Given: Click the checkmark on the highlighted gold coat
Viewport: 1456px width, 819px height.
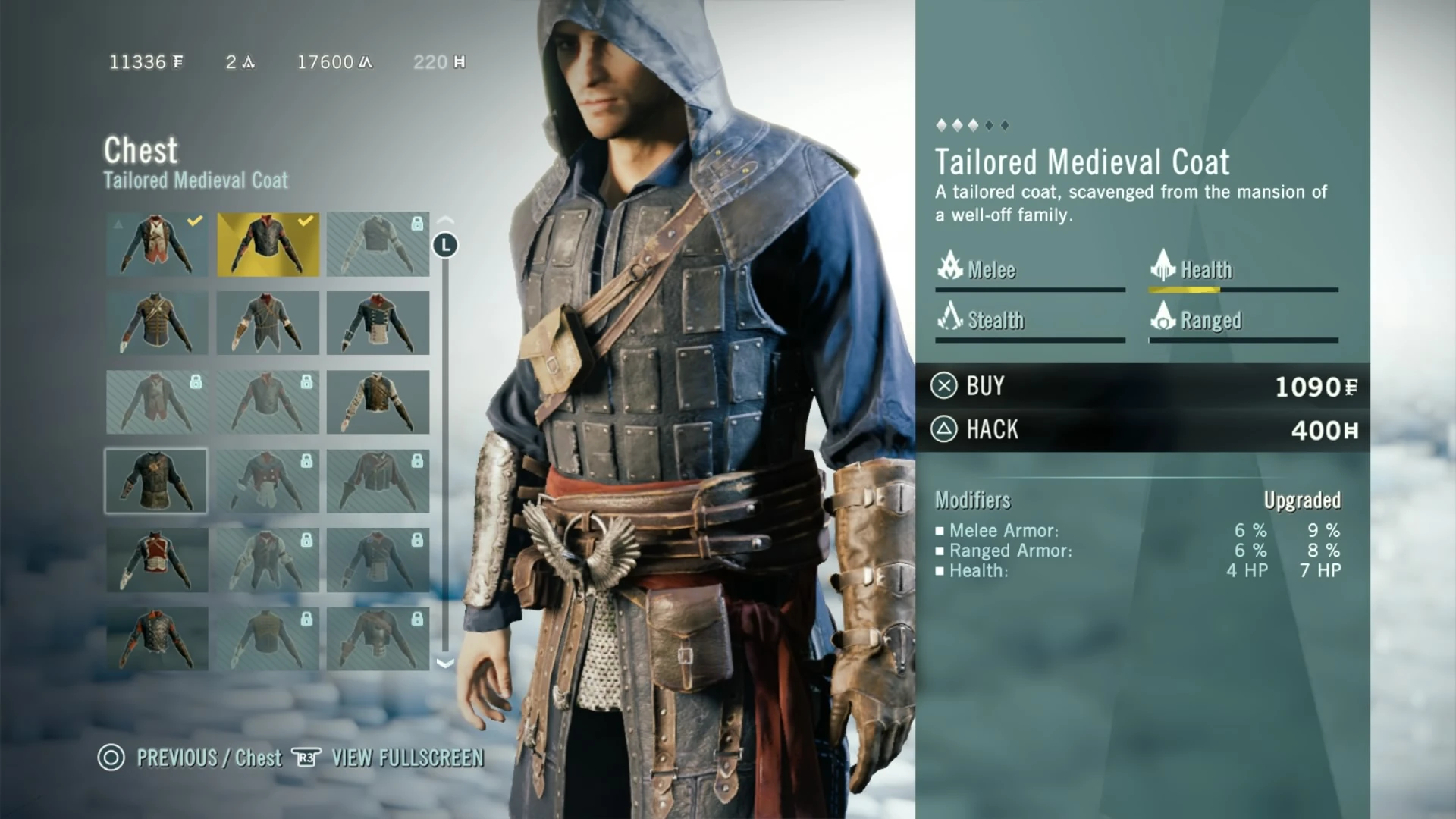Looking at the screenshot, I should tap(306, 221).
